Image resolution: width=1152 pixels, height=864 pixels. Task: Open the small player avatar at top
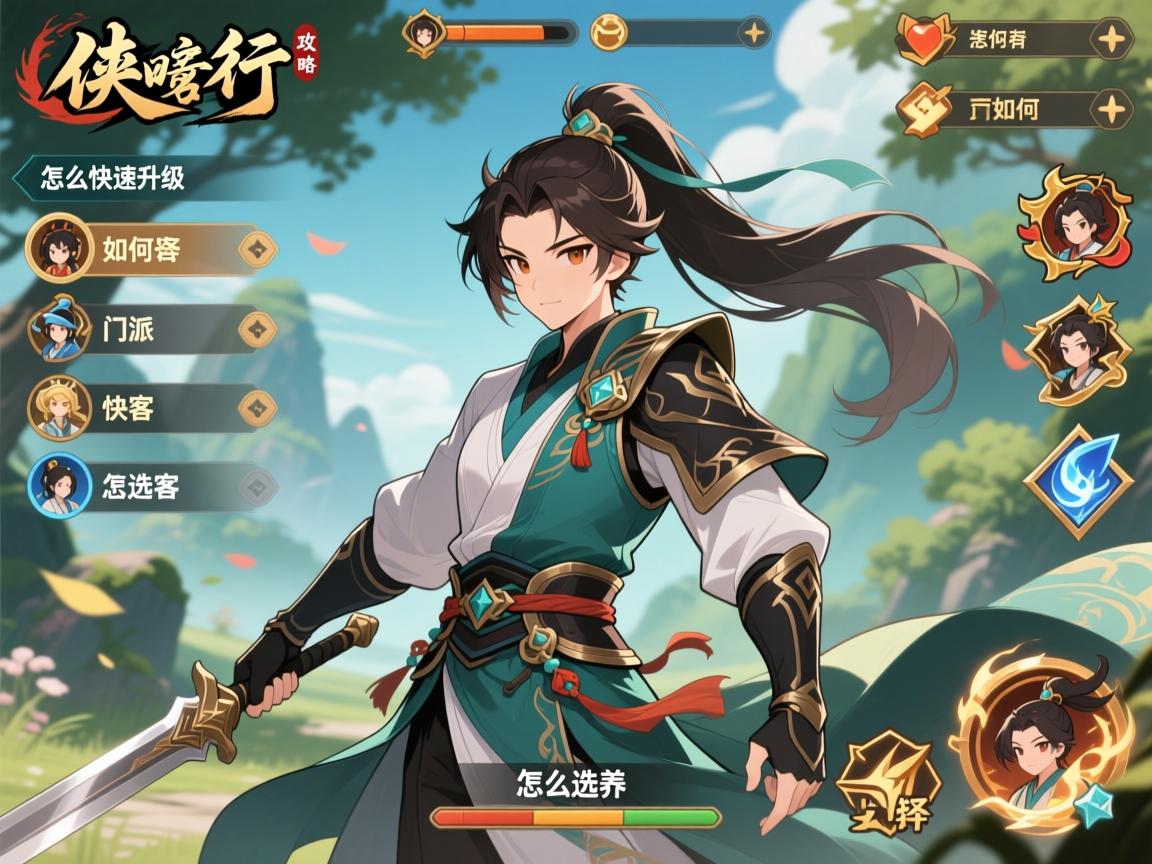(422, 33)
